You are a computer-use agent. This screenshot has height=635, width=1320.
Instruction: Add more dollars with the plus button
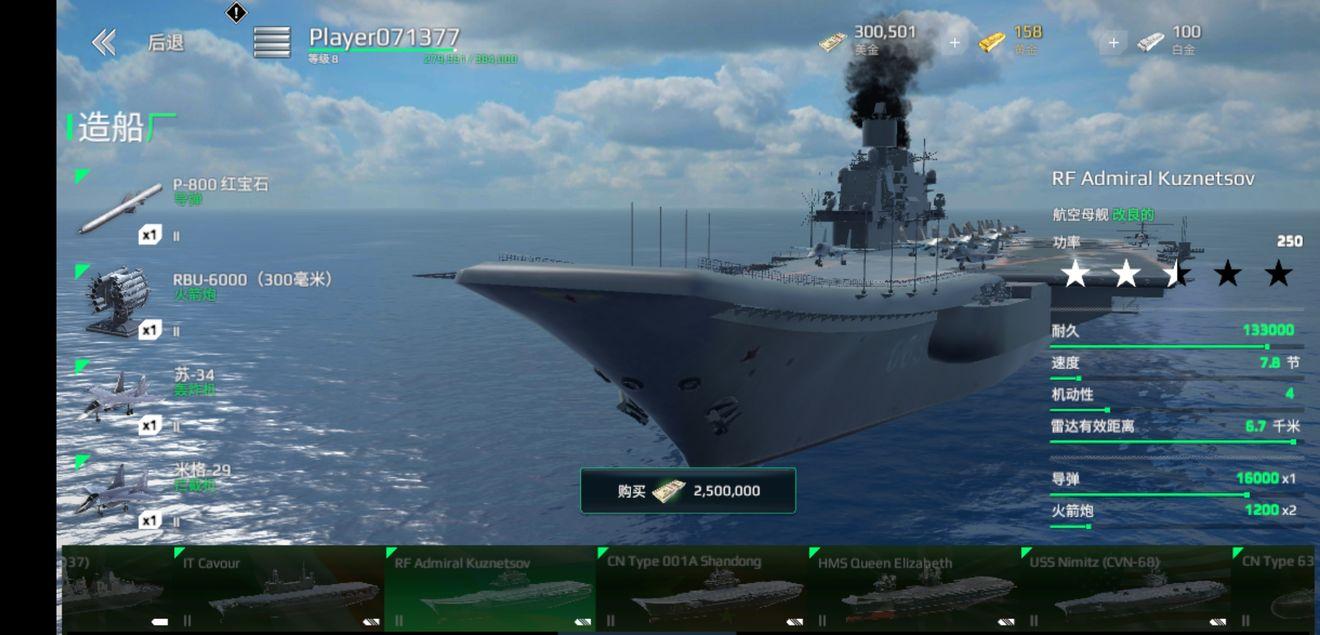(954, 43)
